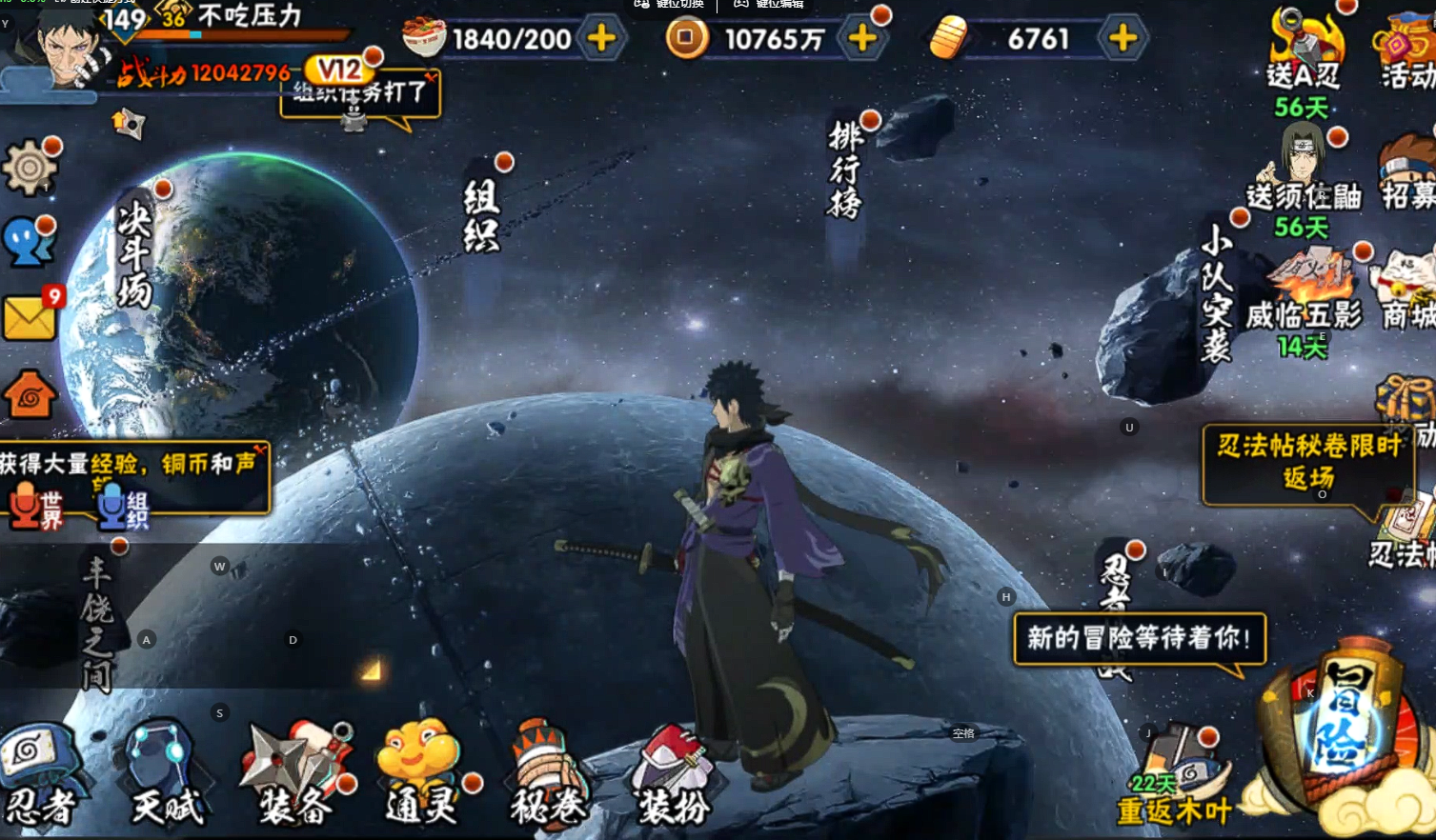Image resolution: width=1436 pixels, height=840 pixels.
Task: Add ramen stamina with plus button
Action: [x=601, y=39]
